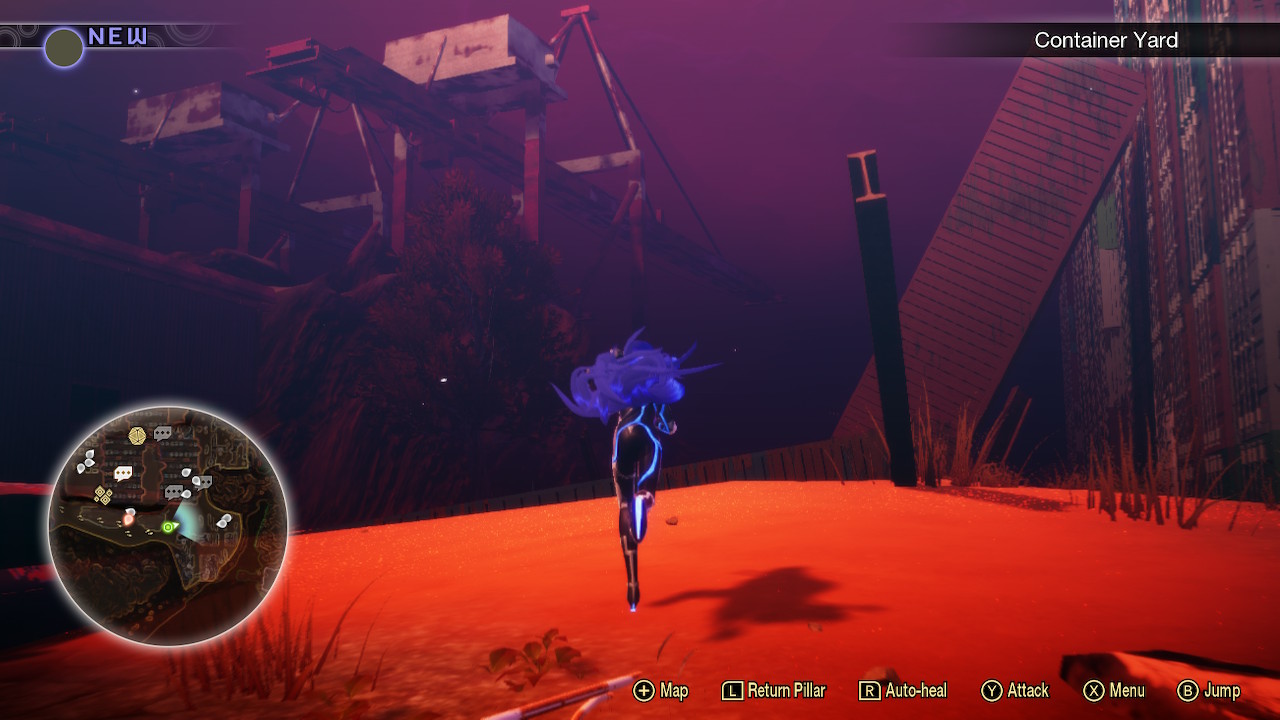Select the green player position marker
Image resolution: width=1280 pixels, height=720 pixels.
(x=169, y=526)
